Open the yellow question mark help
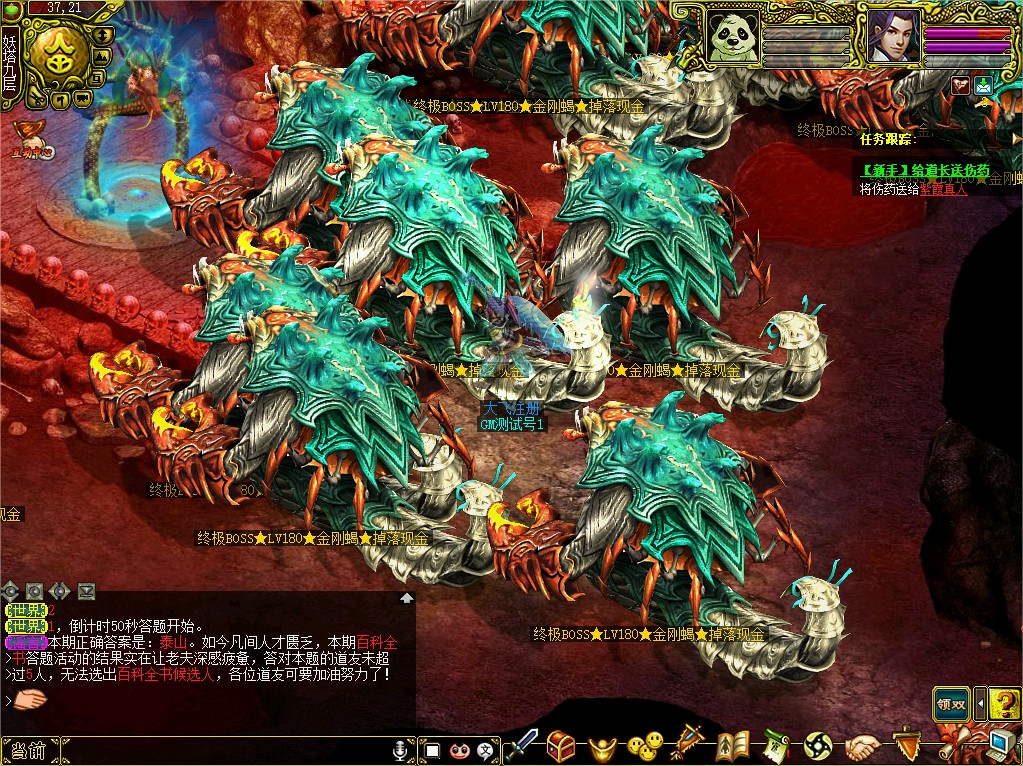 coord(1005,702)
